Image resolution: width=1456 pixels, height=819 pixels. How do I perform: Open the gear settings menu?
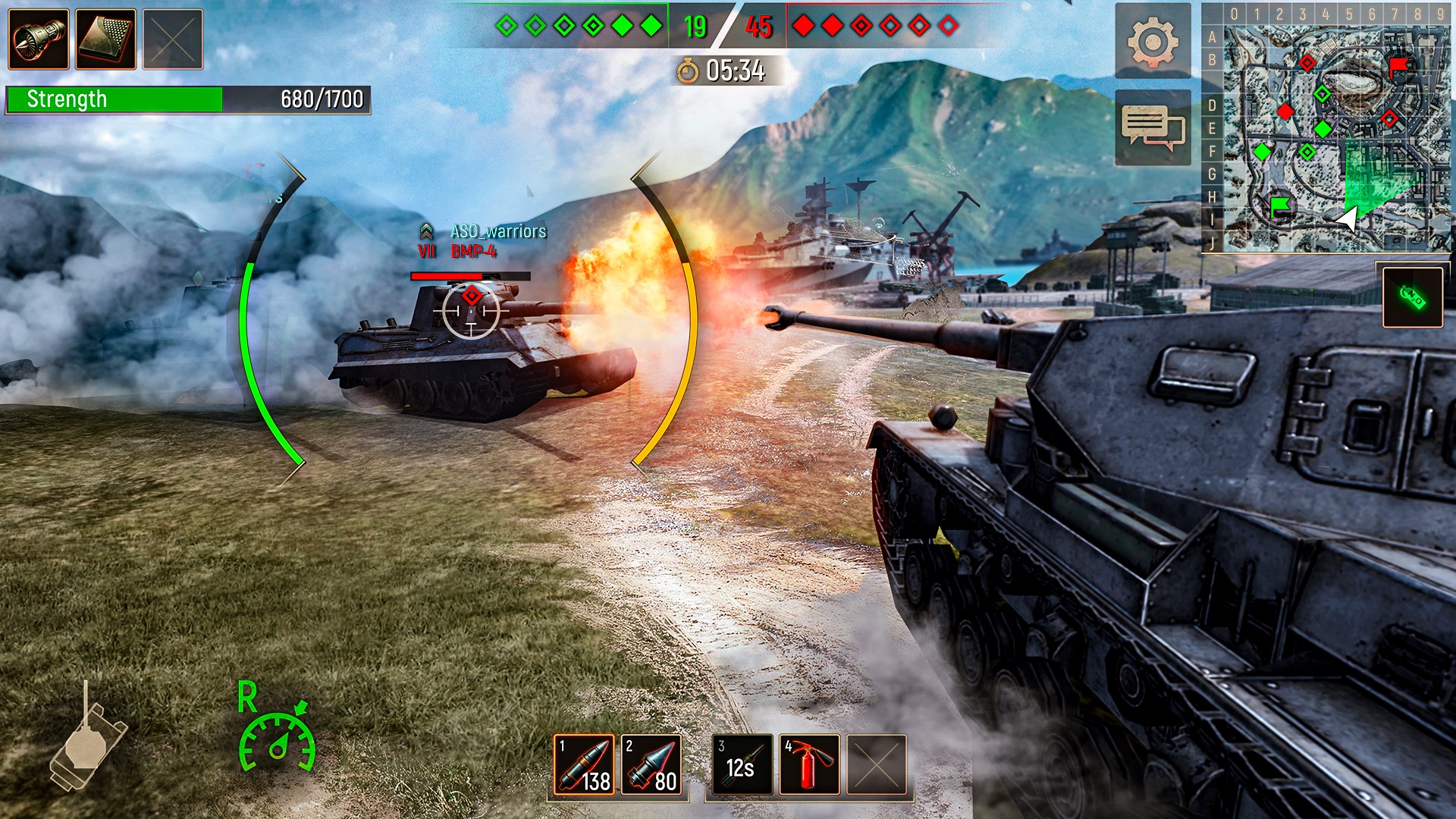(x=1153, y=41)
